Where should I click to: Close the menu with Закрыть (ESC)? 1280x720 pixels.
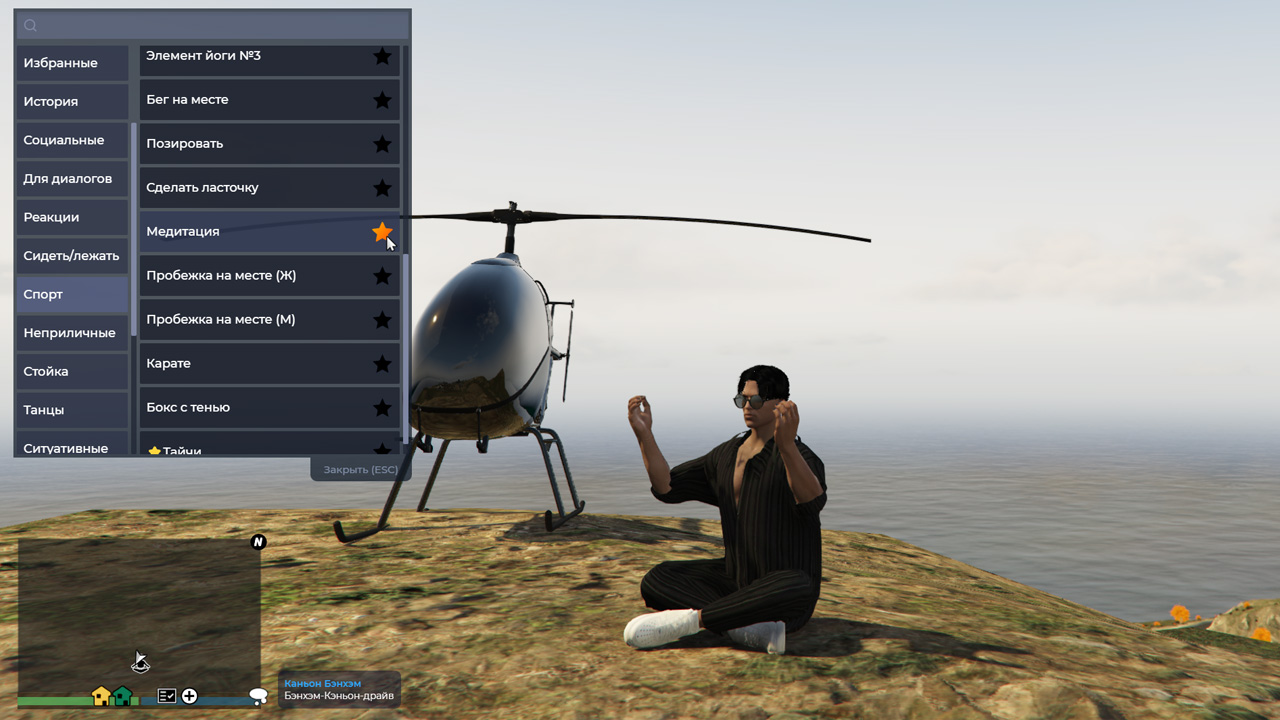[360, 470]
